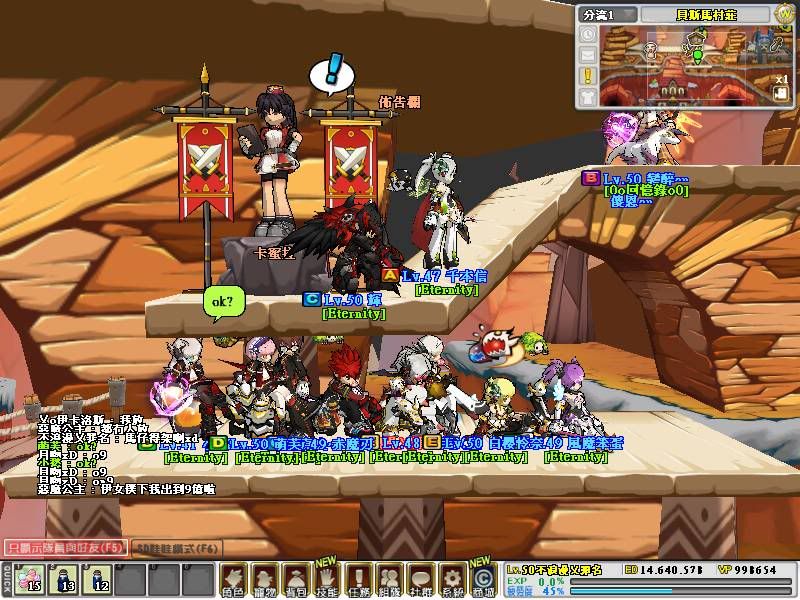Open the 背包 inventory bag
Screen dimensions: 800x600
tap(295, 579)
